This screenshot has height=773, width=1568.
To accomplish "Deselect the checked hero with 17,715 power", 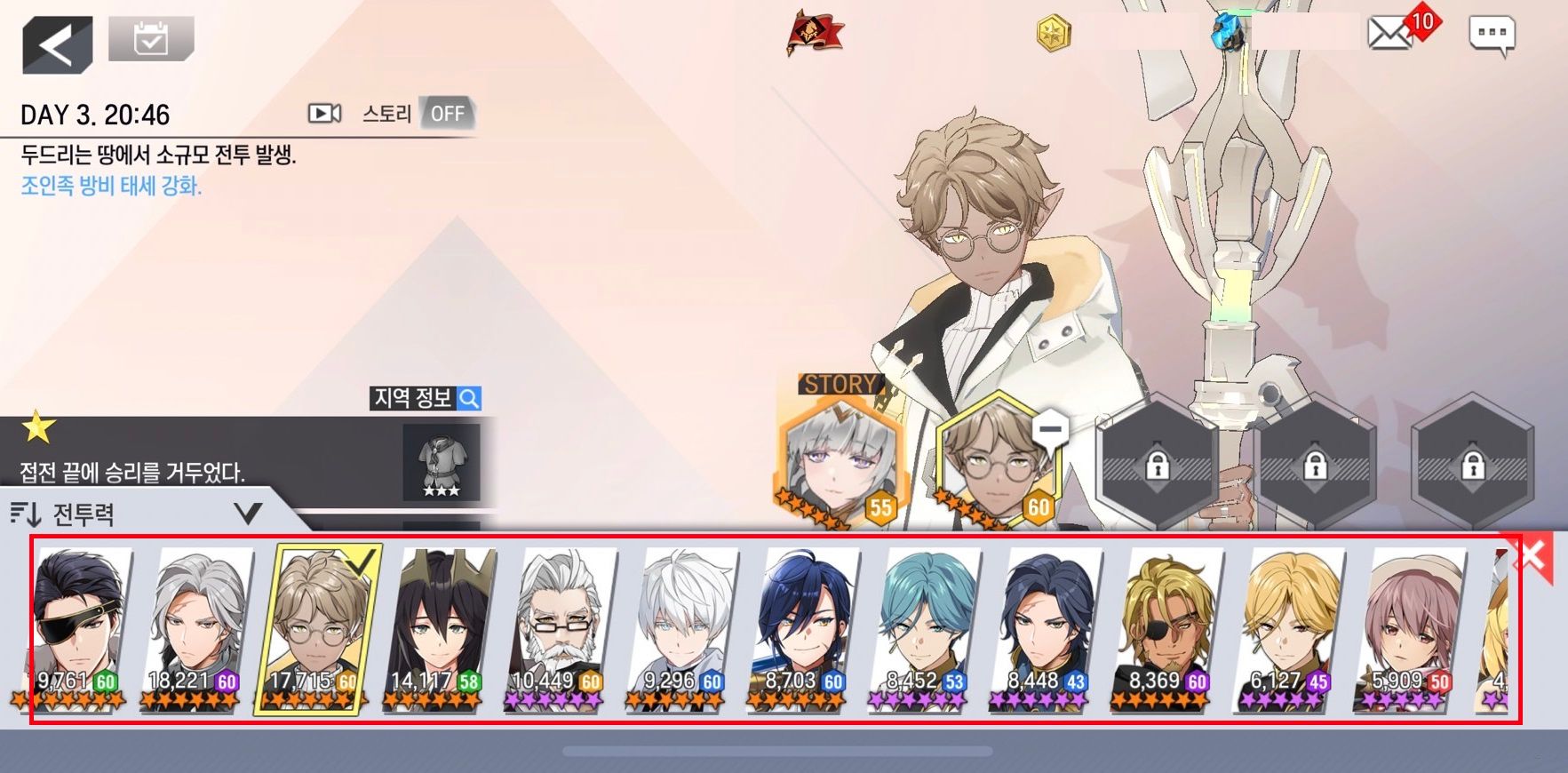I will pyautogui.click(x=319, y=627).
